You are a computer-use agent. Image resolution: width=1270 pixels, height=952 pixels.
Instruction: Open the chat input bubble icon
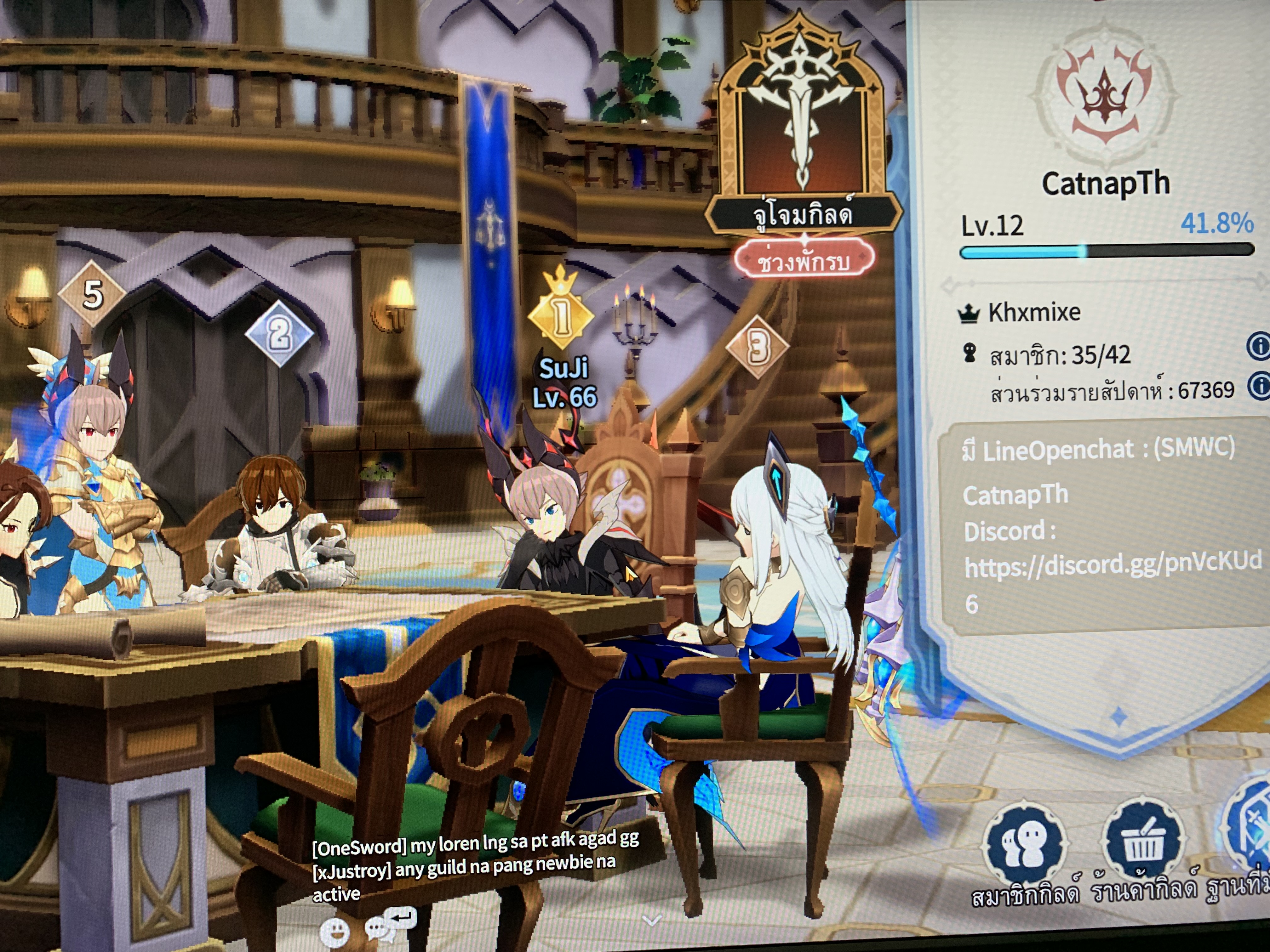[x=390, y=923]
